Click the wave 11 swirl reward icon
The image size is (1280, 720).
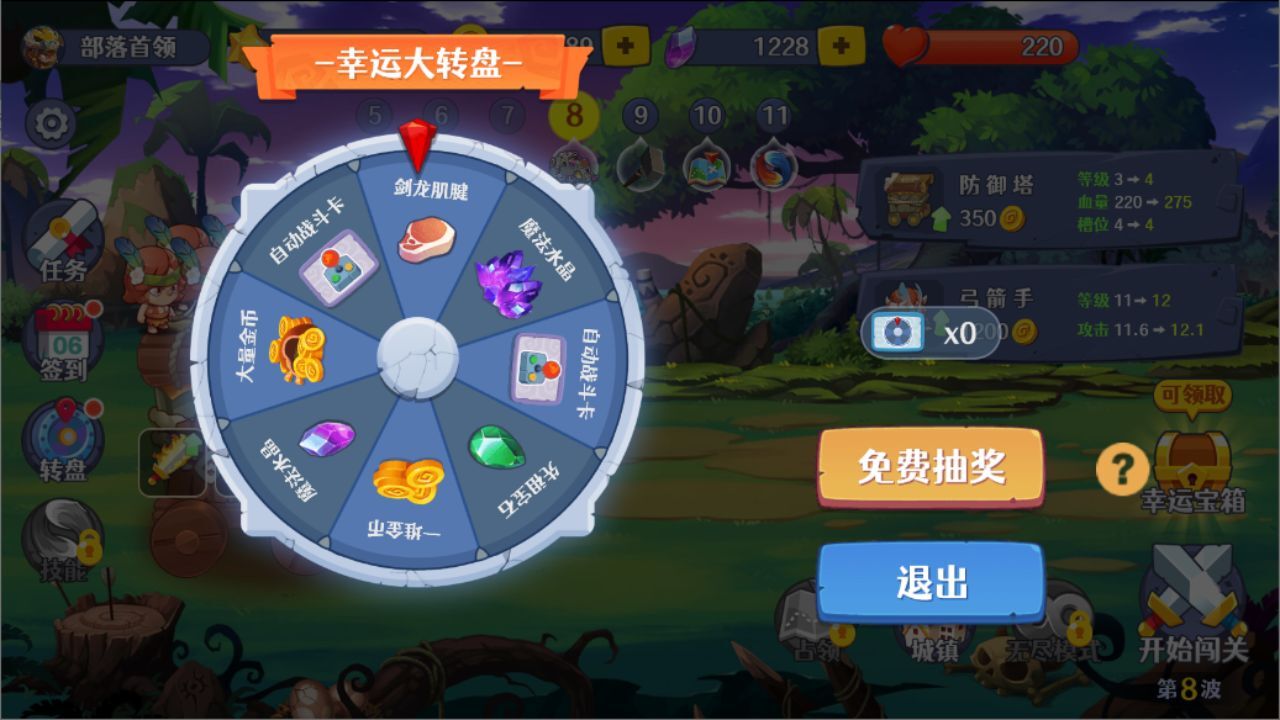771,168
